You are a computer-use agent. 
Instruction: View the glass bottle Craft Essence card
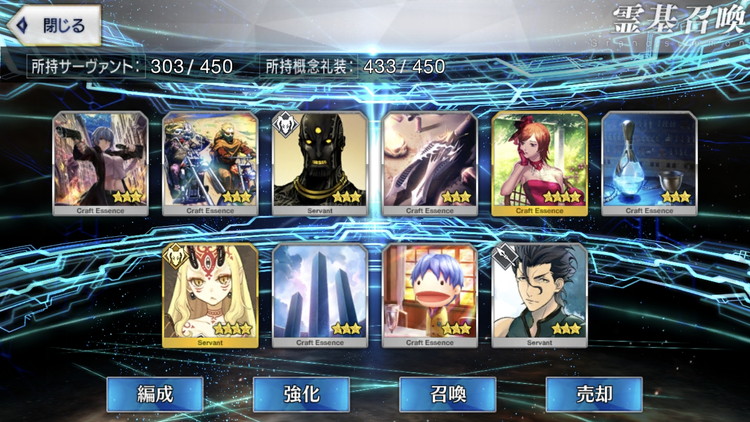[x=649, y=162]
